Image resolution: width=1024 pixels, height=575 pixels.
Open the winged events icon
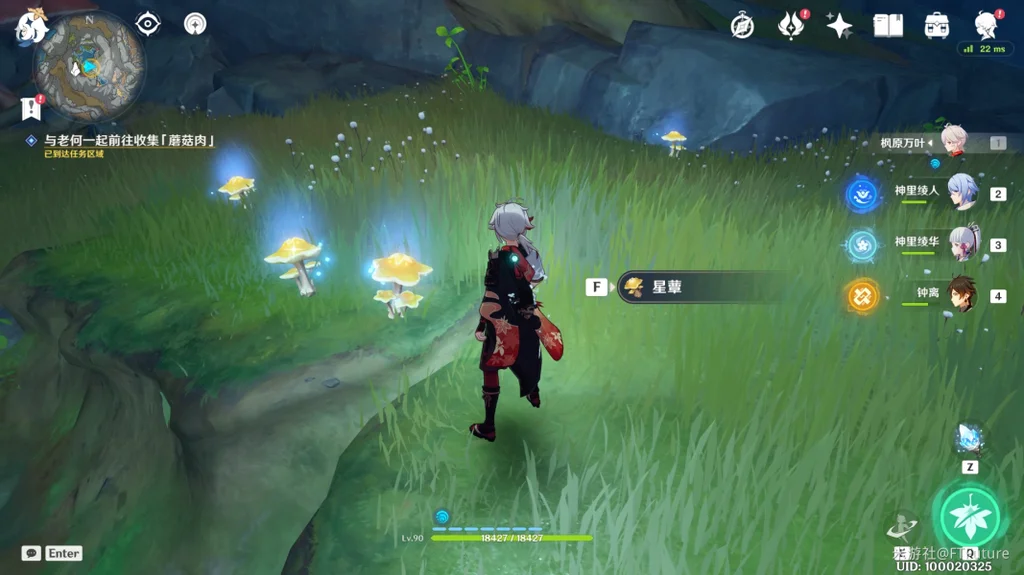coord(791,26)
